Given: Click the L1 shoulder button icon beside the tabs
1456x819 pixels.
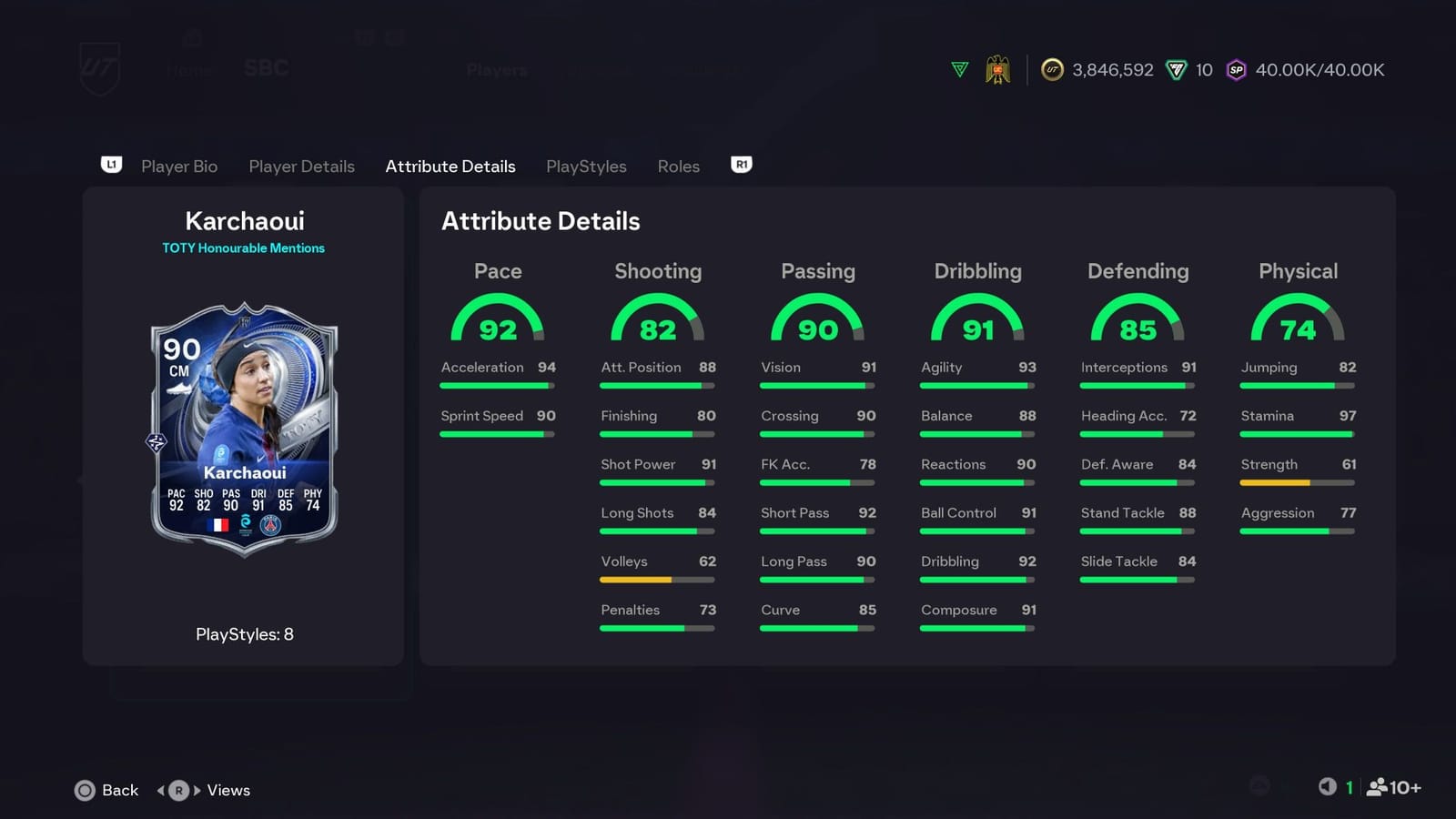Looking at the screenshot, I should point(110,165).
